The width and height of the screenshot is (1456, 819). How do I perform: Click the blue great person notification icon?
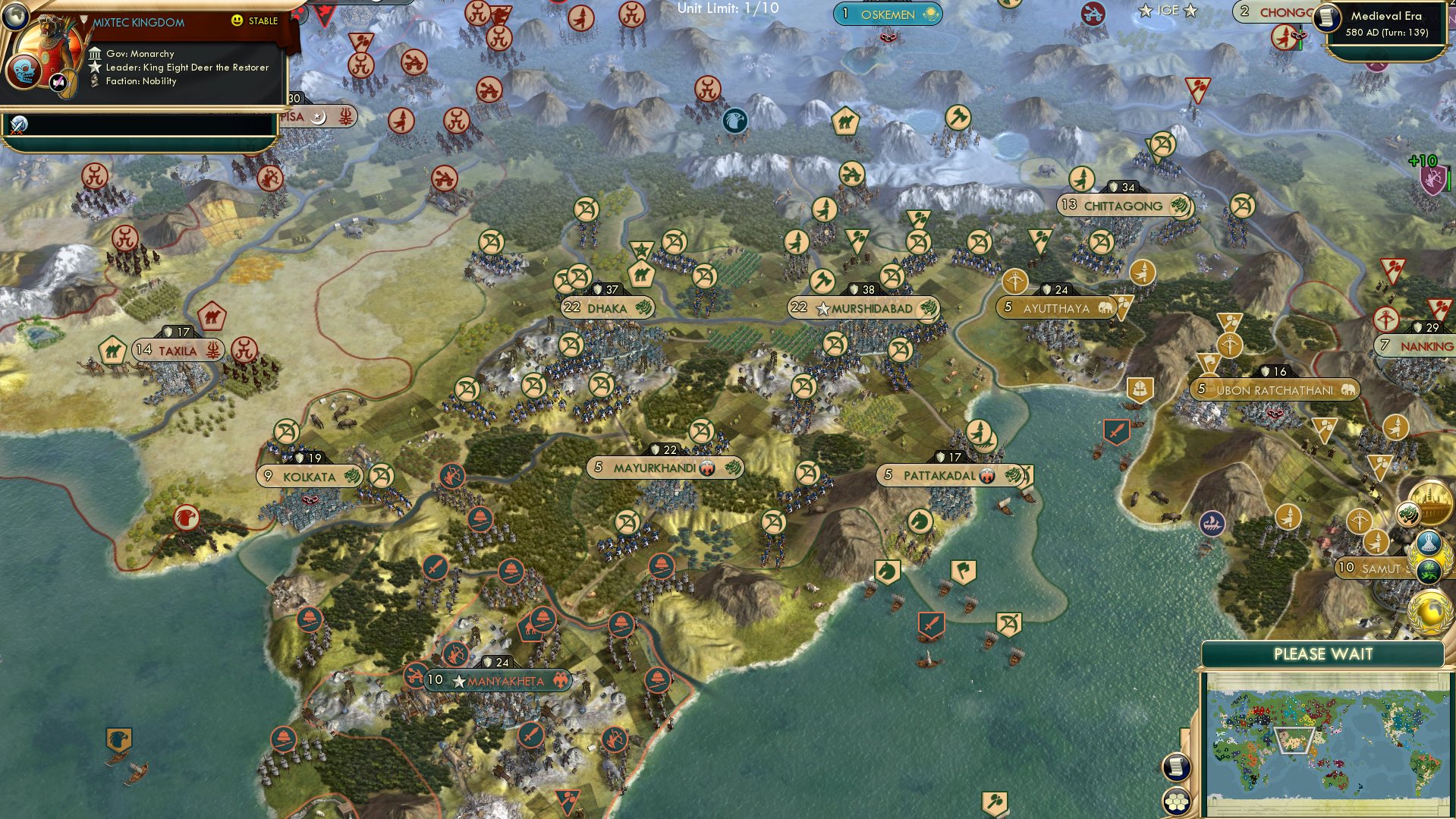pyautogui.click(x=1428, y=541)
